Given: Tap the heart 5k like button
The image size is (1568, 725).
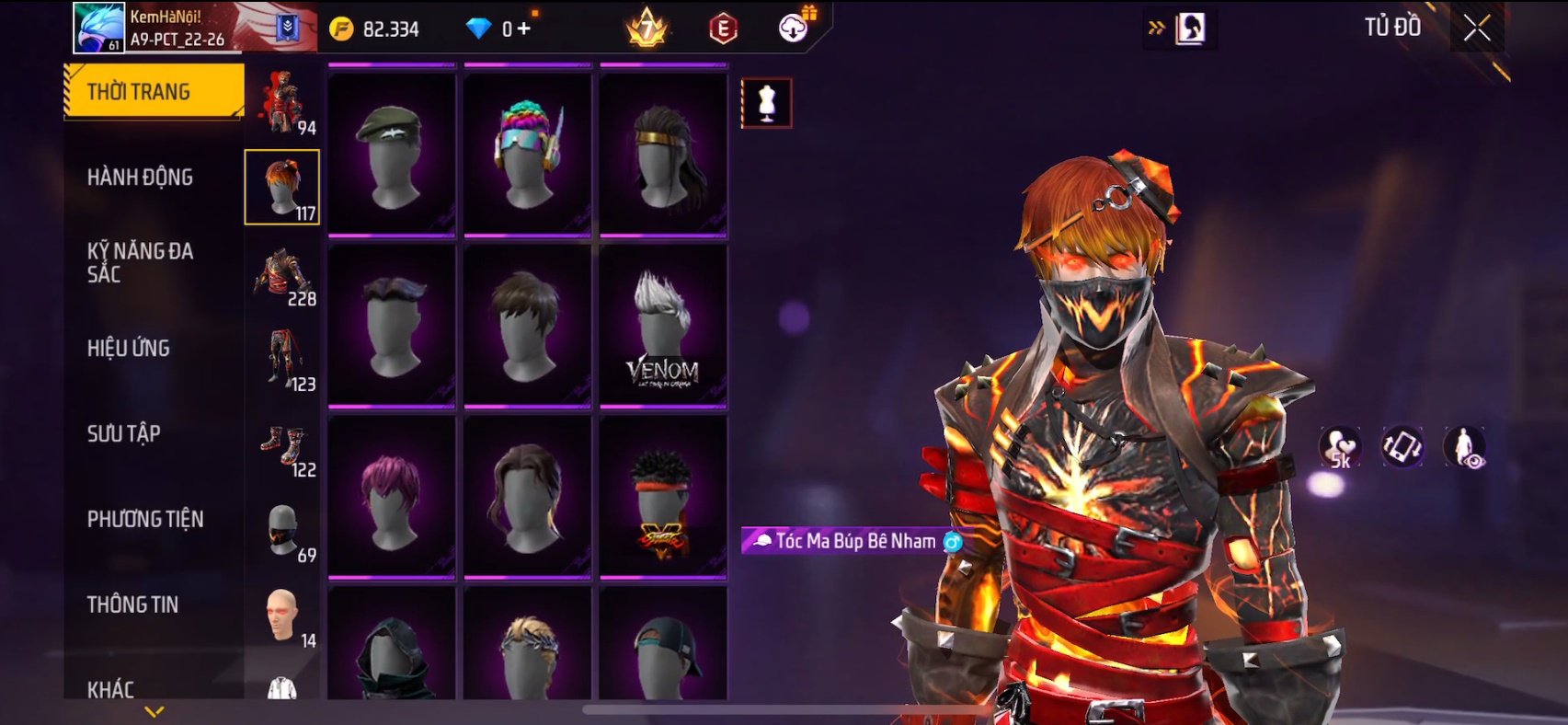Looking at the screenshot, I should coord(1340,448).
